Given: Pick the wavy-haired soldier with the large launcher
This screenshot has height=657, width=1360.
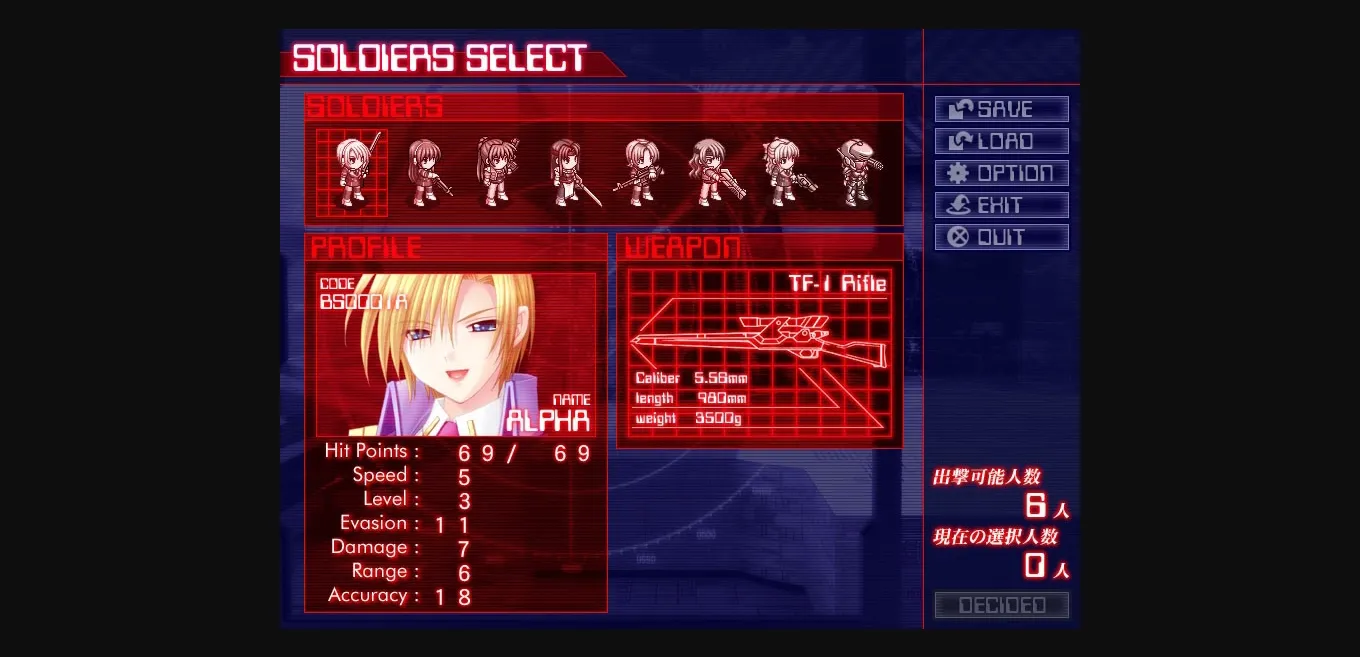Looking at the screenshot, I should [x=712, y=173].
